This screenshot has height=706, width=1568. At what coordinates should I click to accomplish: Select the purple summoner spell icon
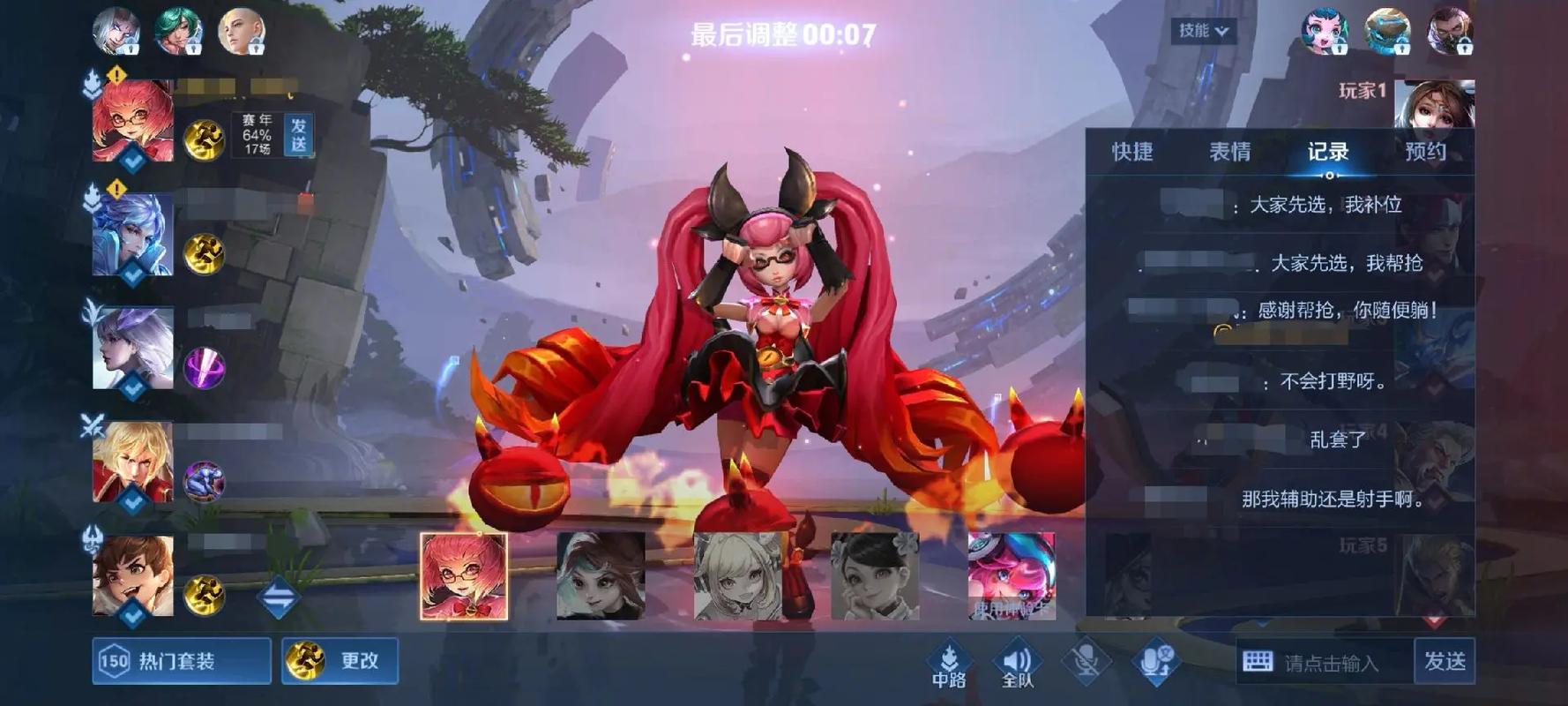coord(204,368)
